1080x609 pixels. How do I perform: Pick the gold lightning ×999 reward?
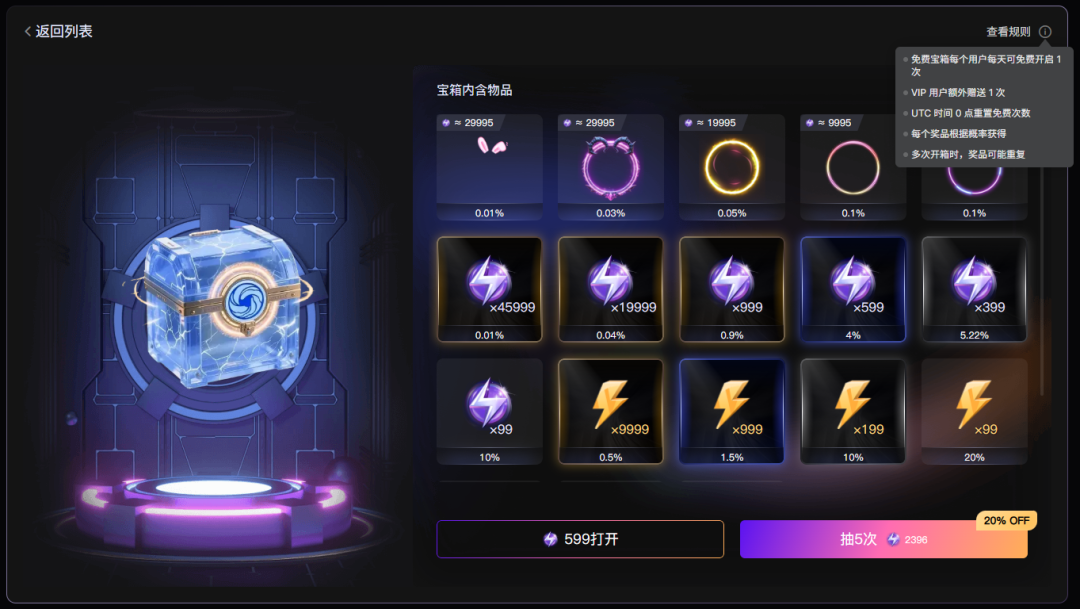732,410
